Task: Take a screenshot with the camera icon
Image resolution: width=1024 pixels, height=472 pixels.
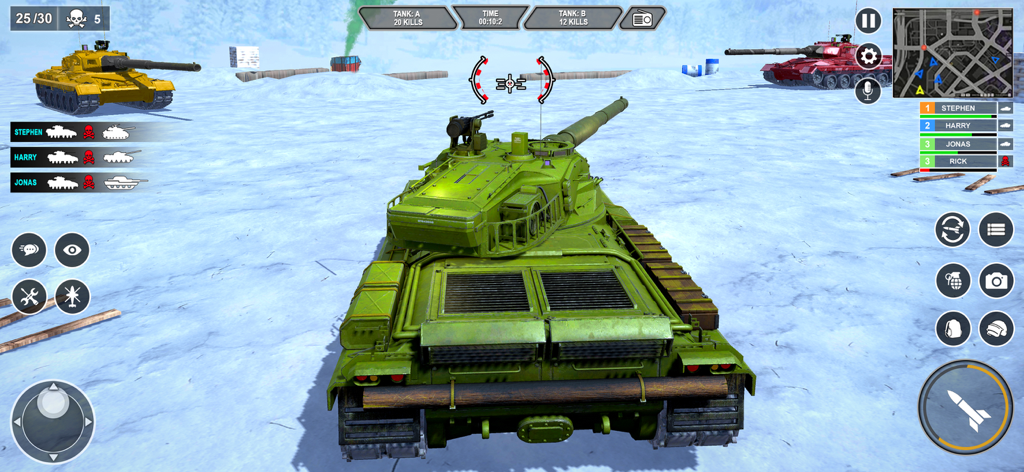Action: pos(996,280)
